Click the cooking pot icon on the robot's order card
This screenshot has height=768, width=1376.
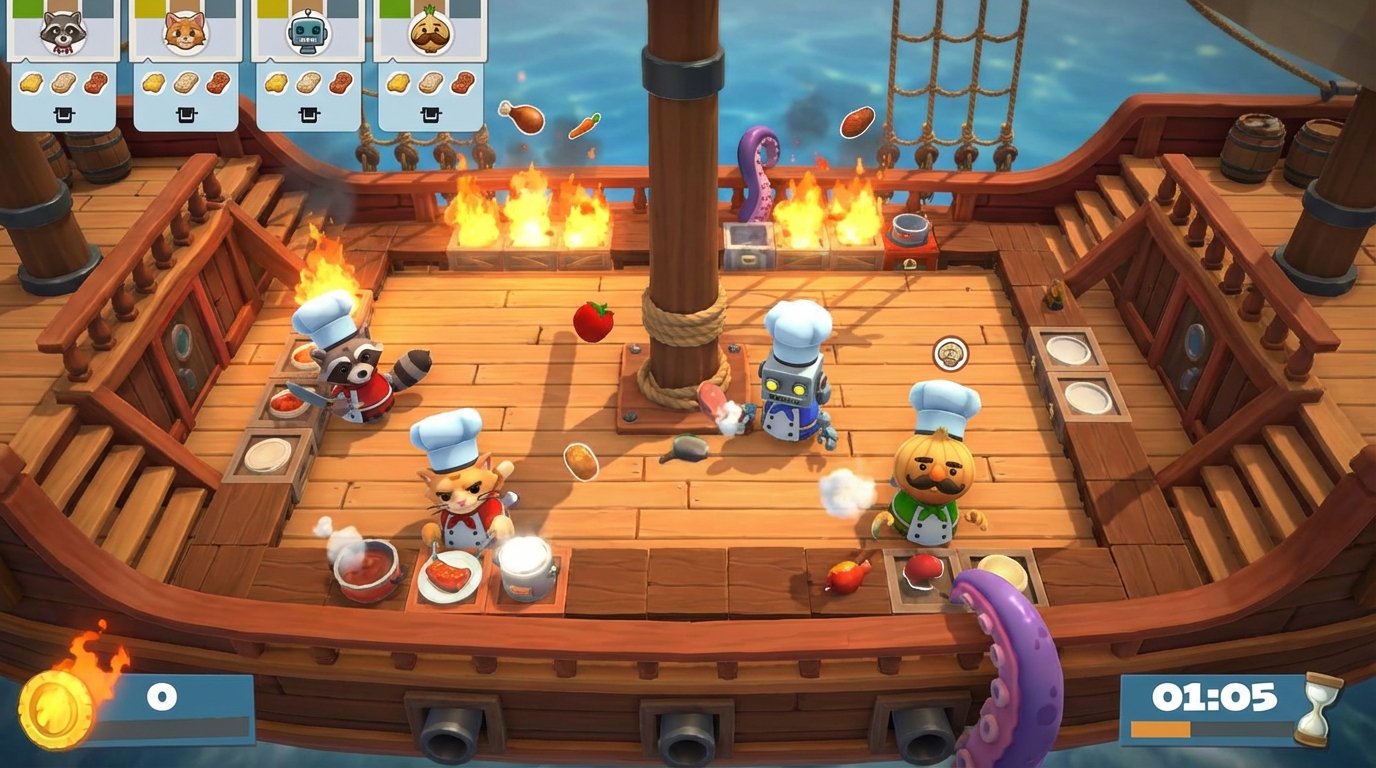click(308, 113)
